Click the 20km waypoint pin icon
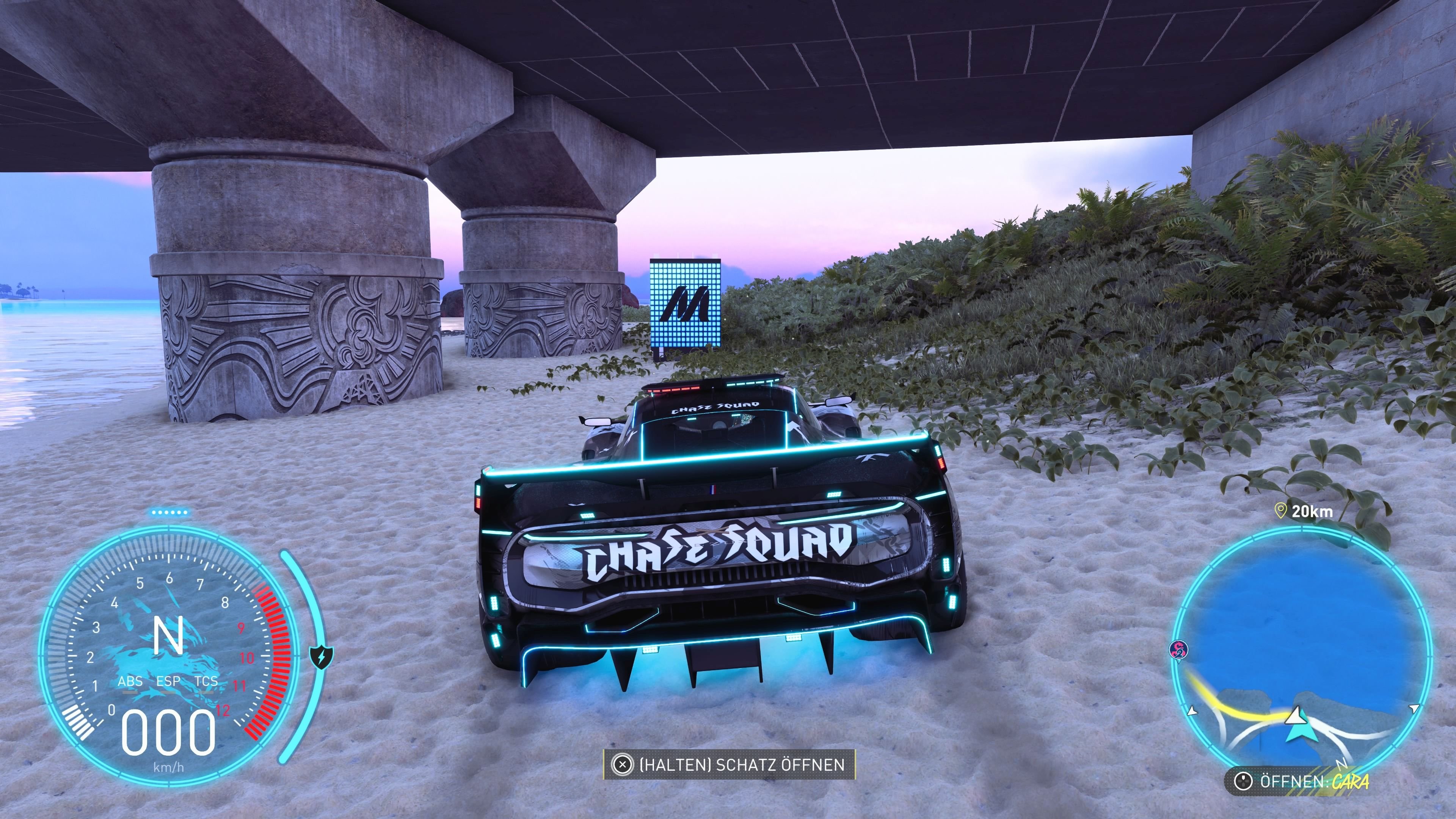1456x819 pixels. [x=1281, y=511]
